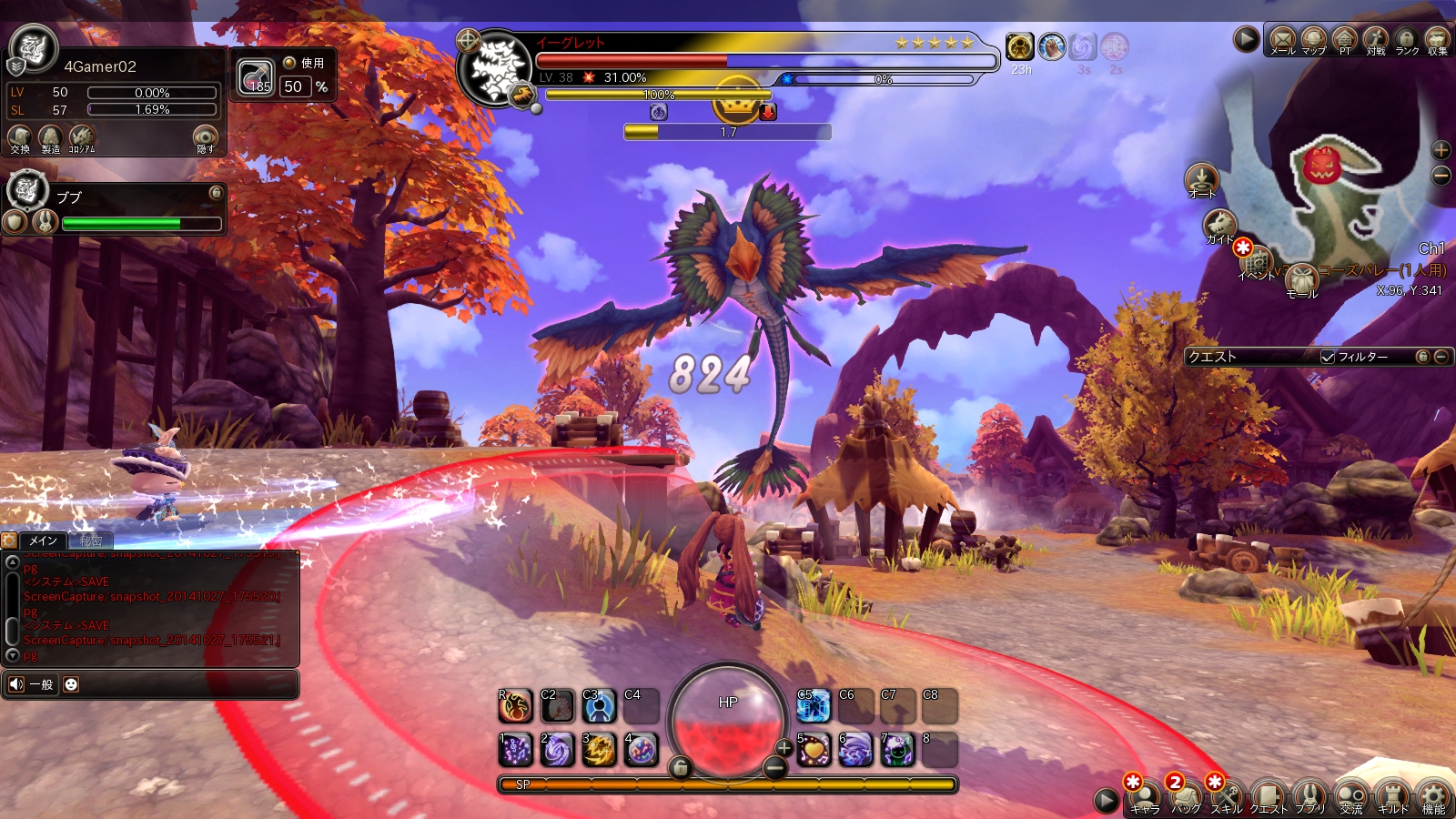Open the メール mail icon
Viewport: 1456px width, 819px height.
pyautogui.click(x=1282, y=39)
